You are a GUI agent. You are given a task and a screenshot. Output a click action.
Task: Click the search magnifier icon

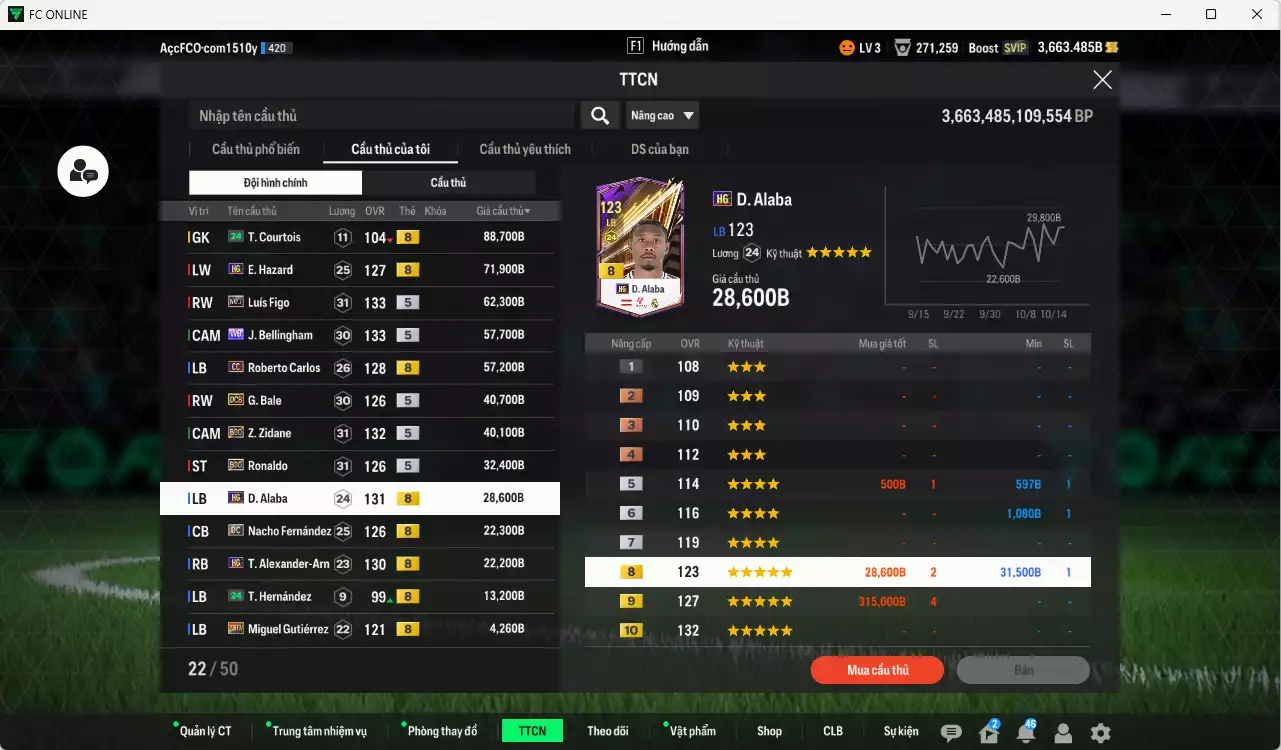[599, 115]
